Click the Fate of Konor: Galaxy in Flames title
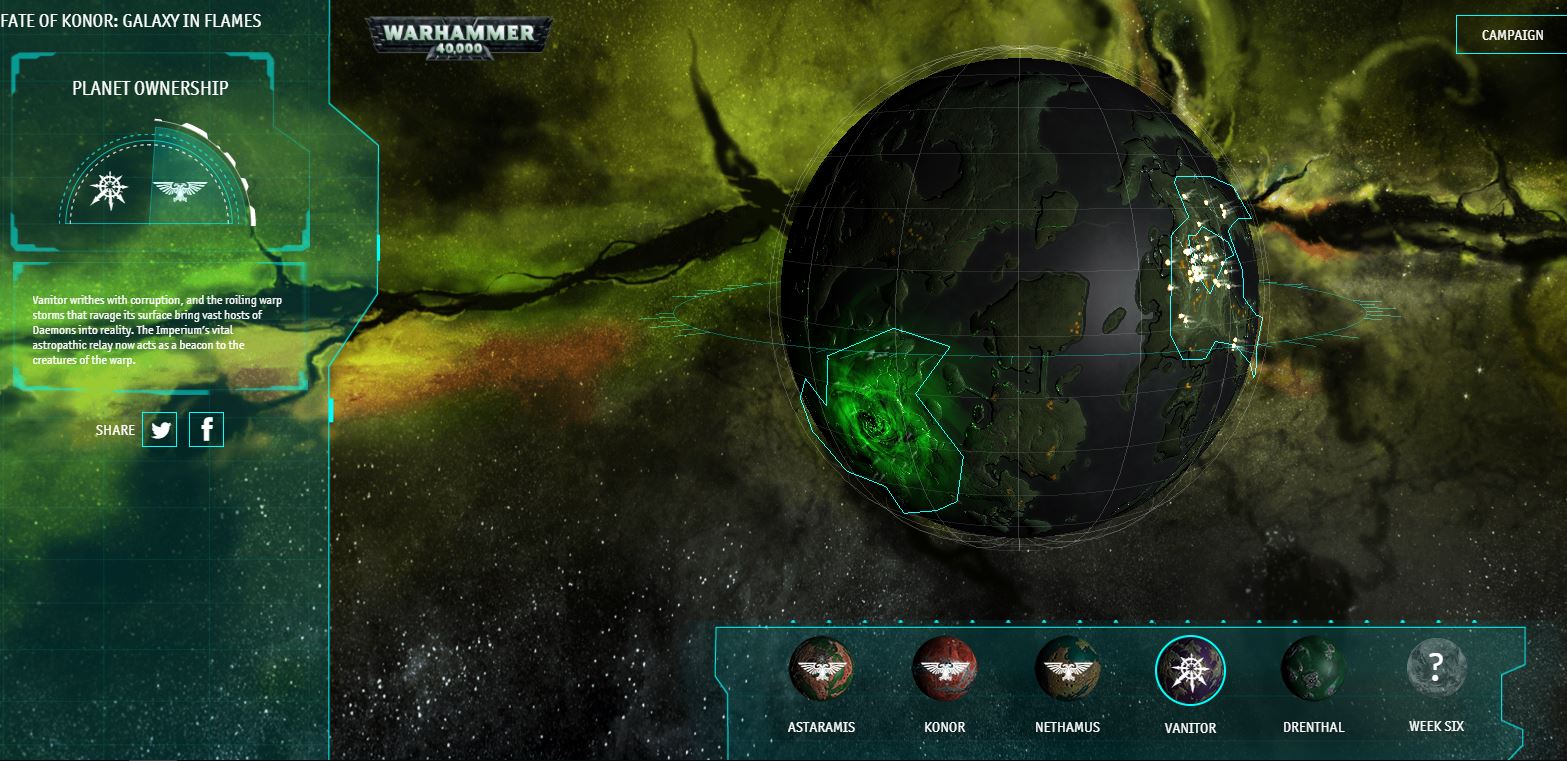This screenshot has width=1567, height=761. pyautogui.click(x=131, y=19)
